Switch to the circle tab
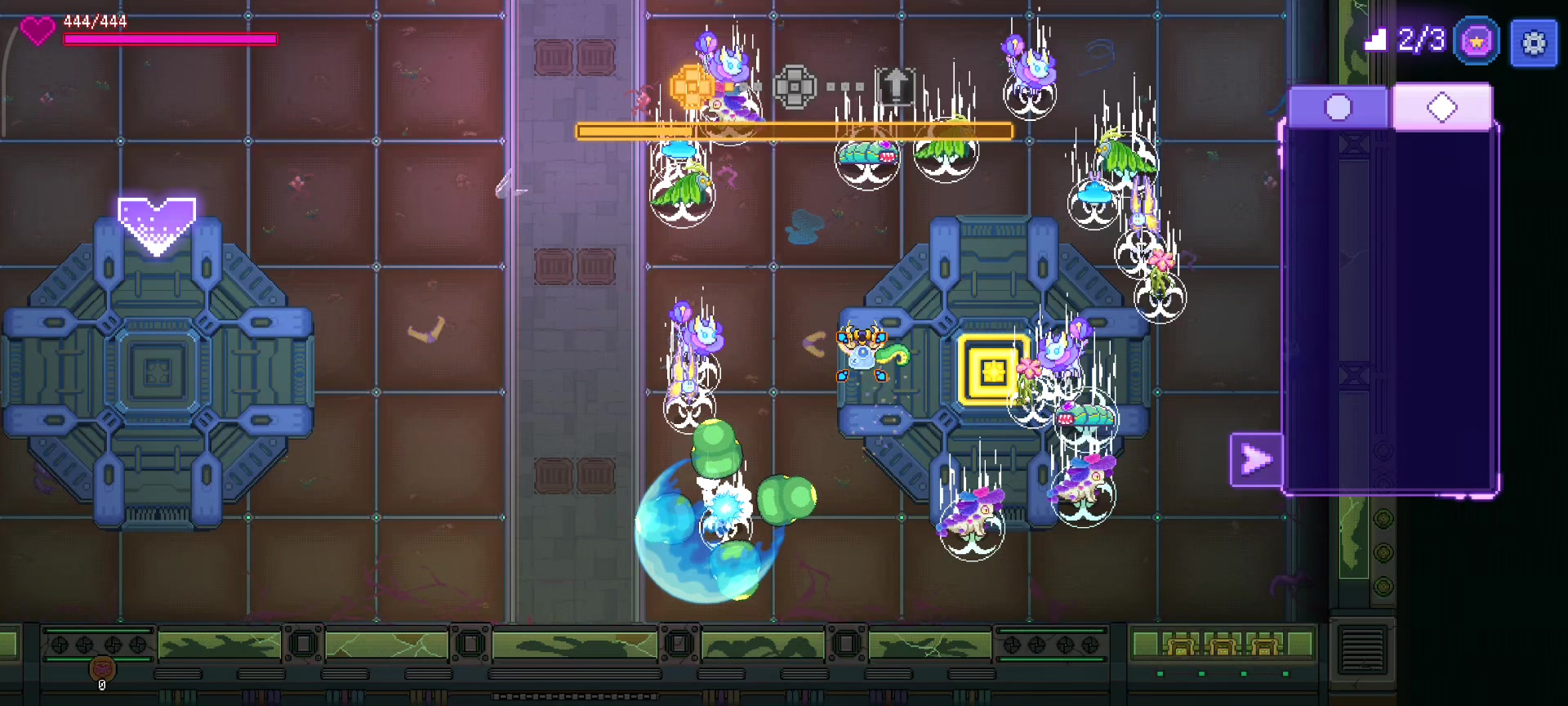This screenshot has height=706, width=1568. tap(1338, 108)
